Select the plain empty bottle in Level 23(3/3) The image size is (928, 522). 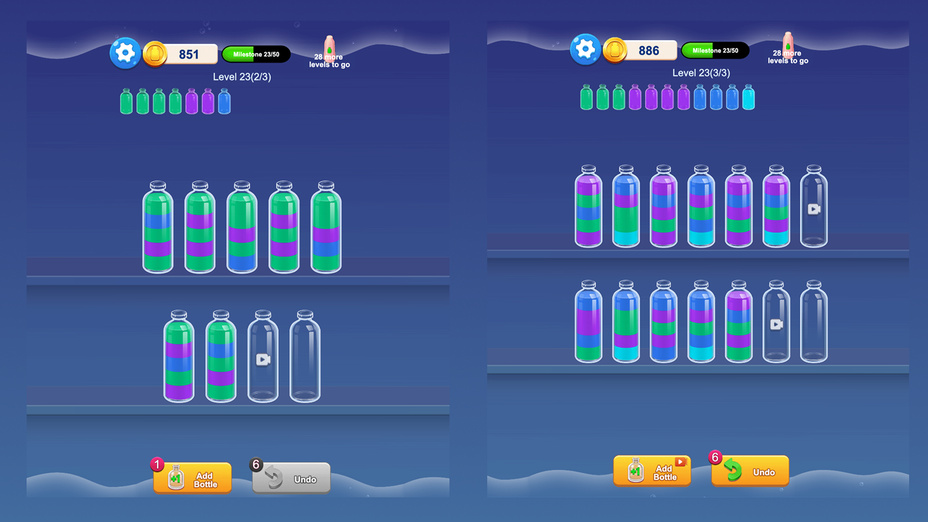pyautogui.click(x=814, y=321)
